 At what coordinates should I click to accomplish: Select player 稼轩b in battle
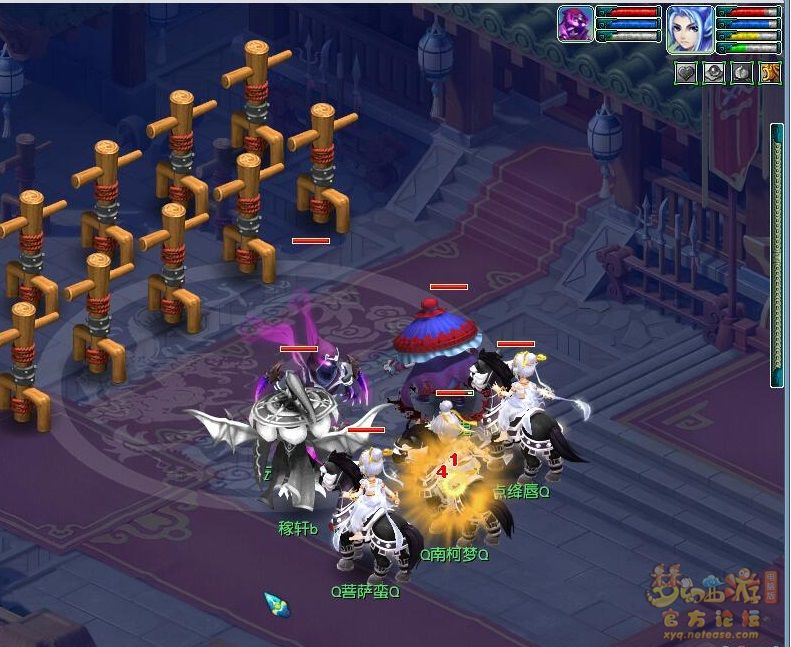pos(290,450)
